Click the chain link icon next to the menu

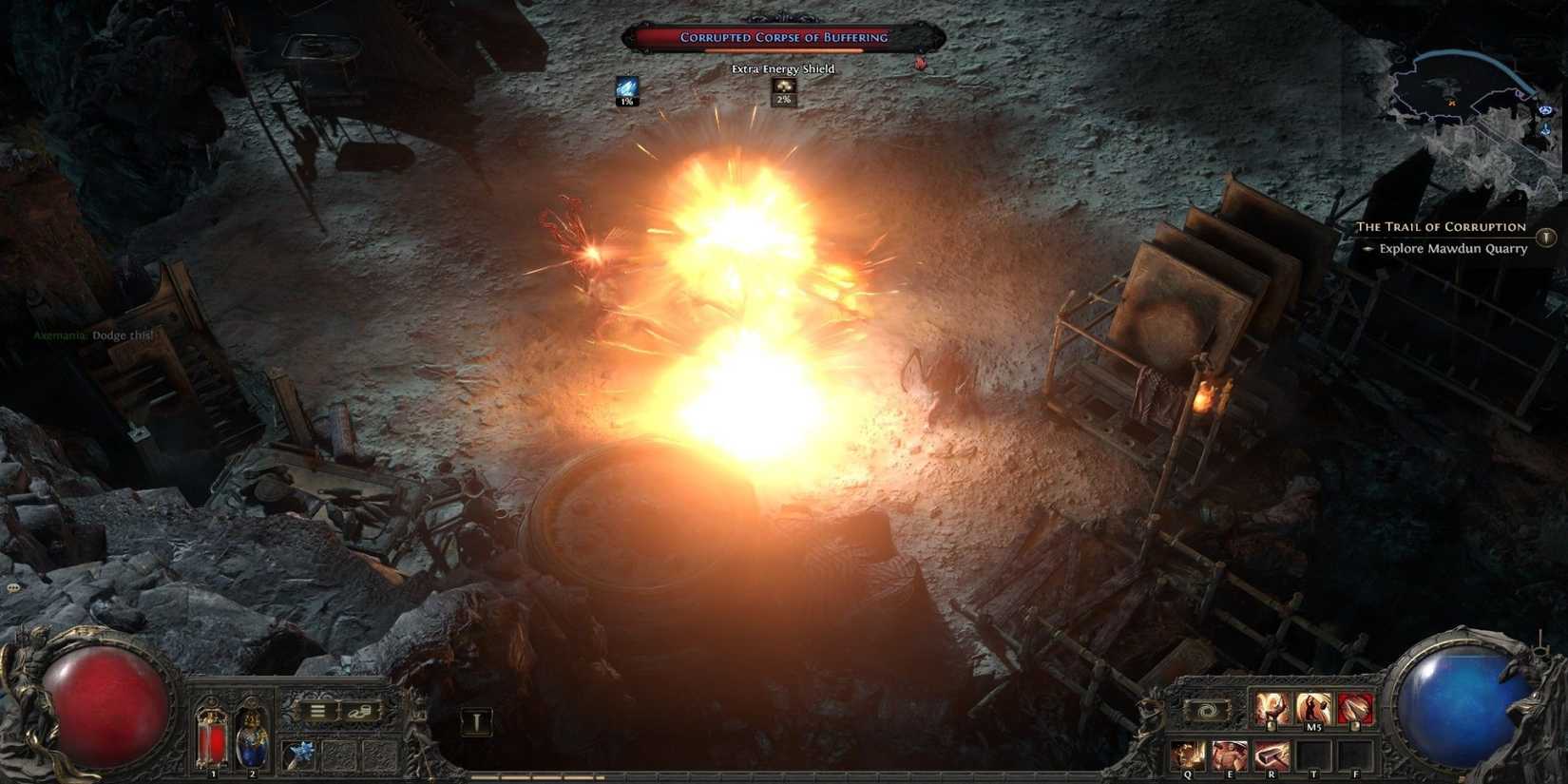pyautogui.click(x=360, y=711)
